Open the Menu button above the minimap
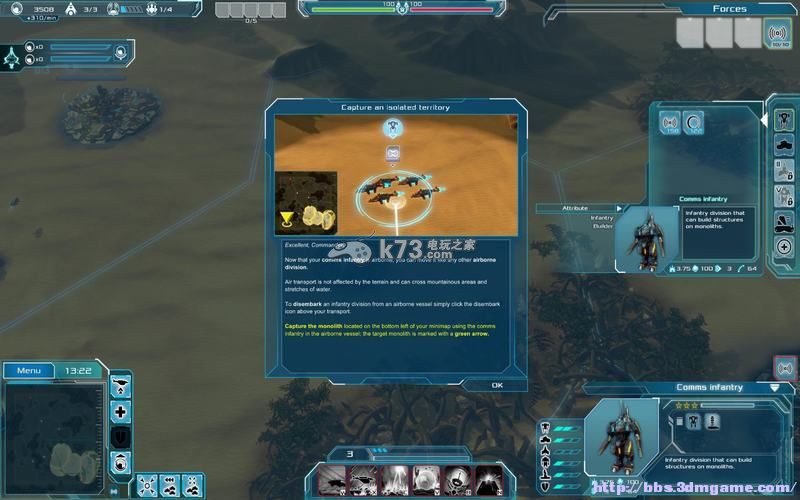The width and height of the screenshot is (800, 500). pyautogui.click(x=28, y=370)
